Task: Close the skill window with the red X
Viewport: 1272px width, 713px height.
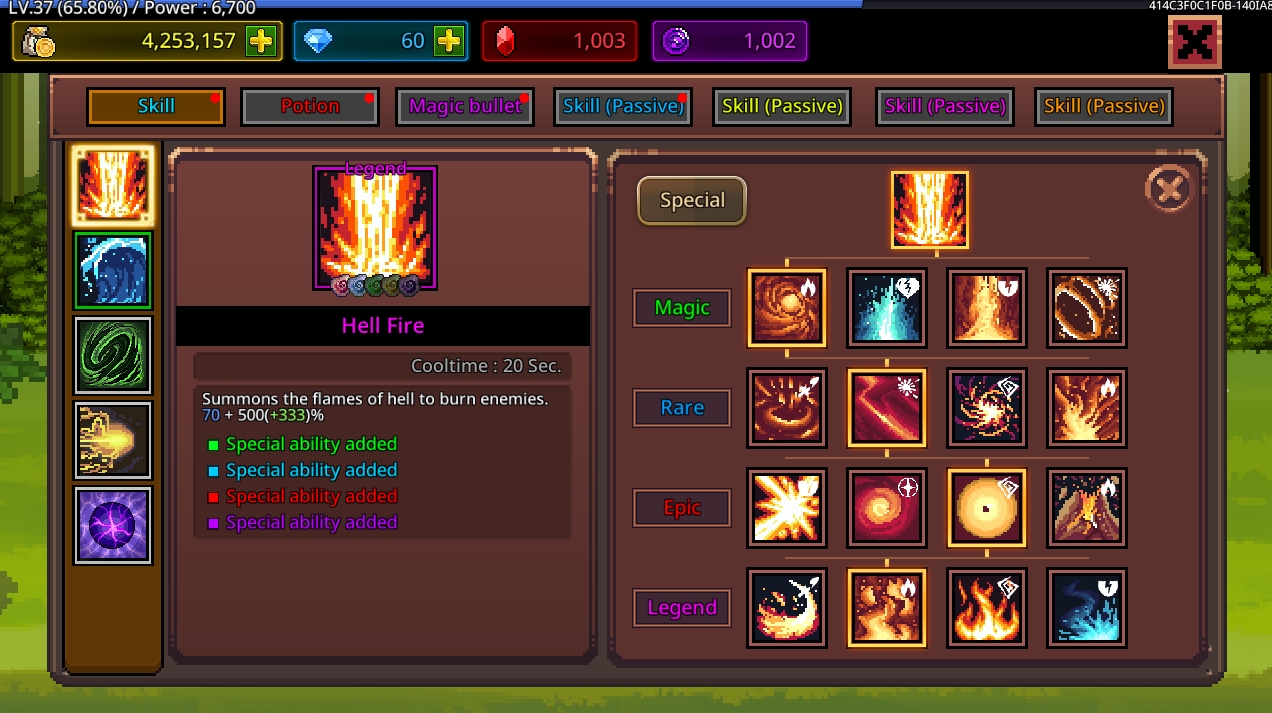Action: click(x=1194, y=42)
